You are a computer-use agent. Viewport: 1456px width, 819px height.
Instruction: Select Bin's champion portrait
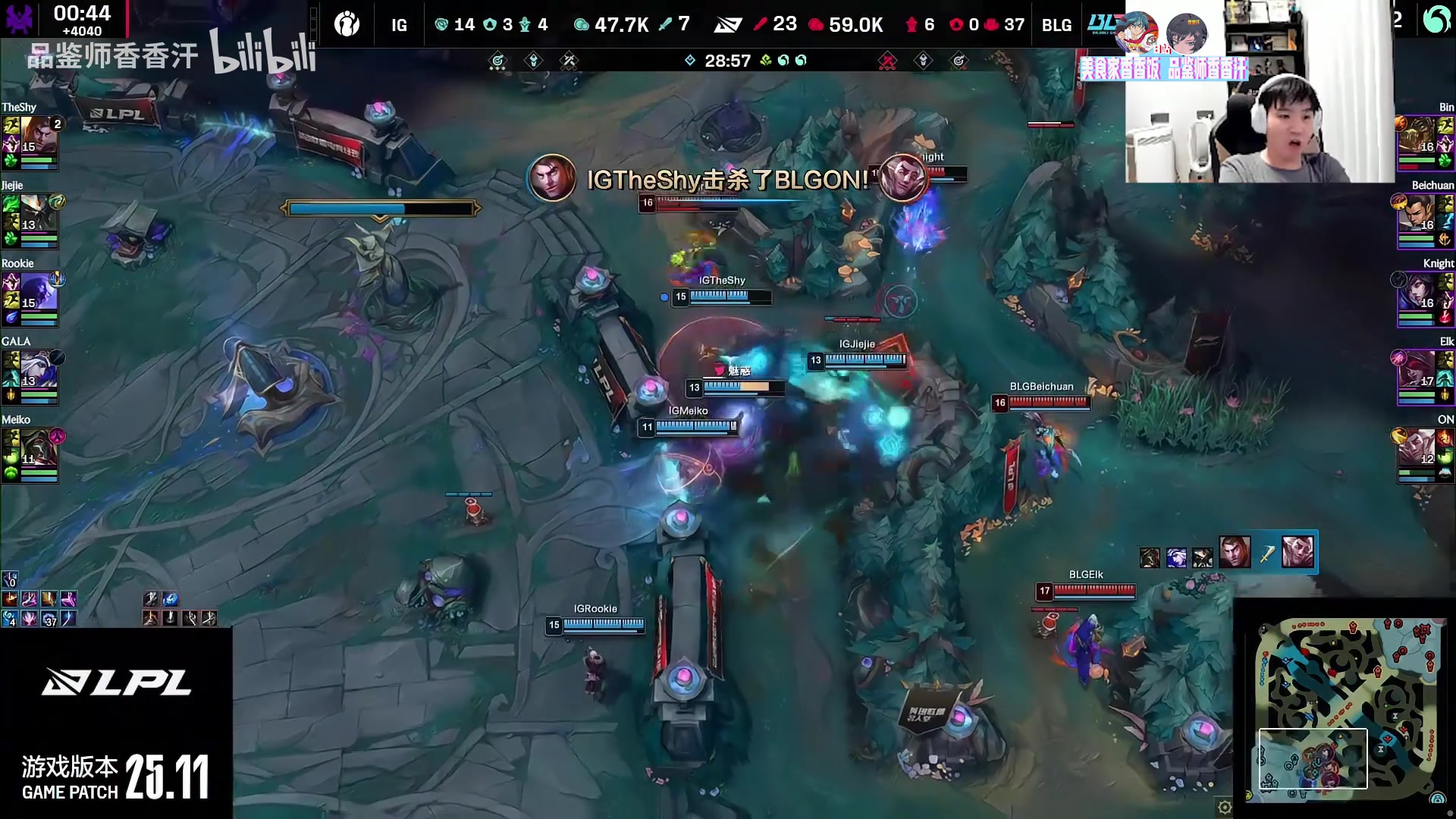(1418, 136)
